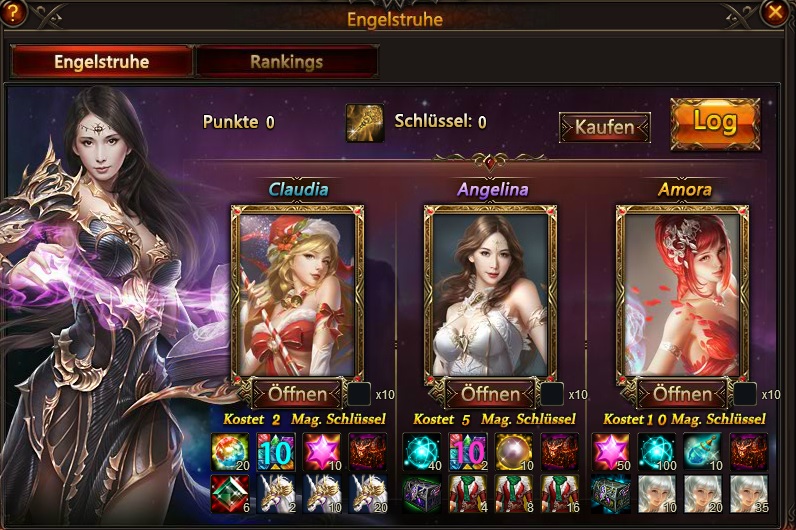Open the Log
This screenshot has height=530, width=796.
[714, 123]
